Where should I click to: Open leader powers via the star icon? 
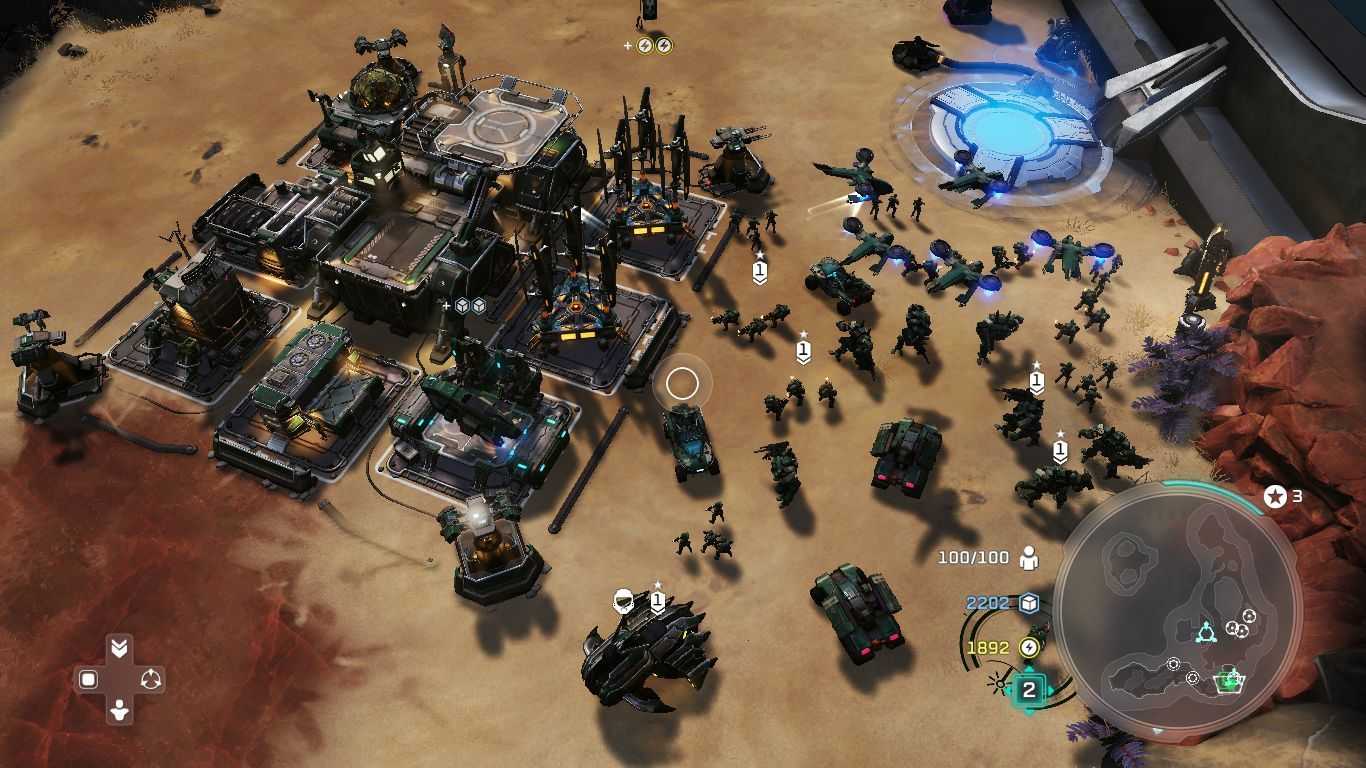click(1275, 496)
